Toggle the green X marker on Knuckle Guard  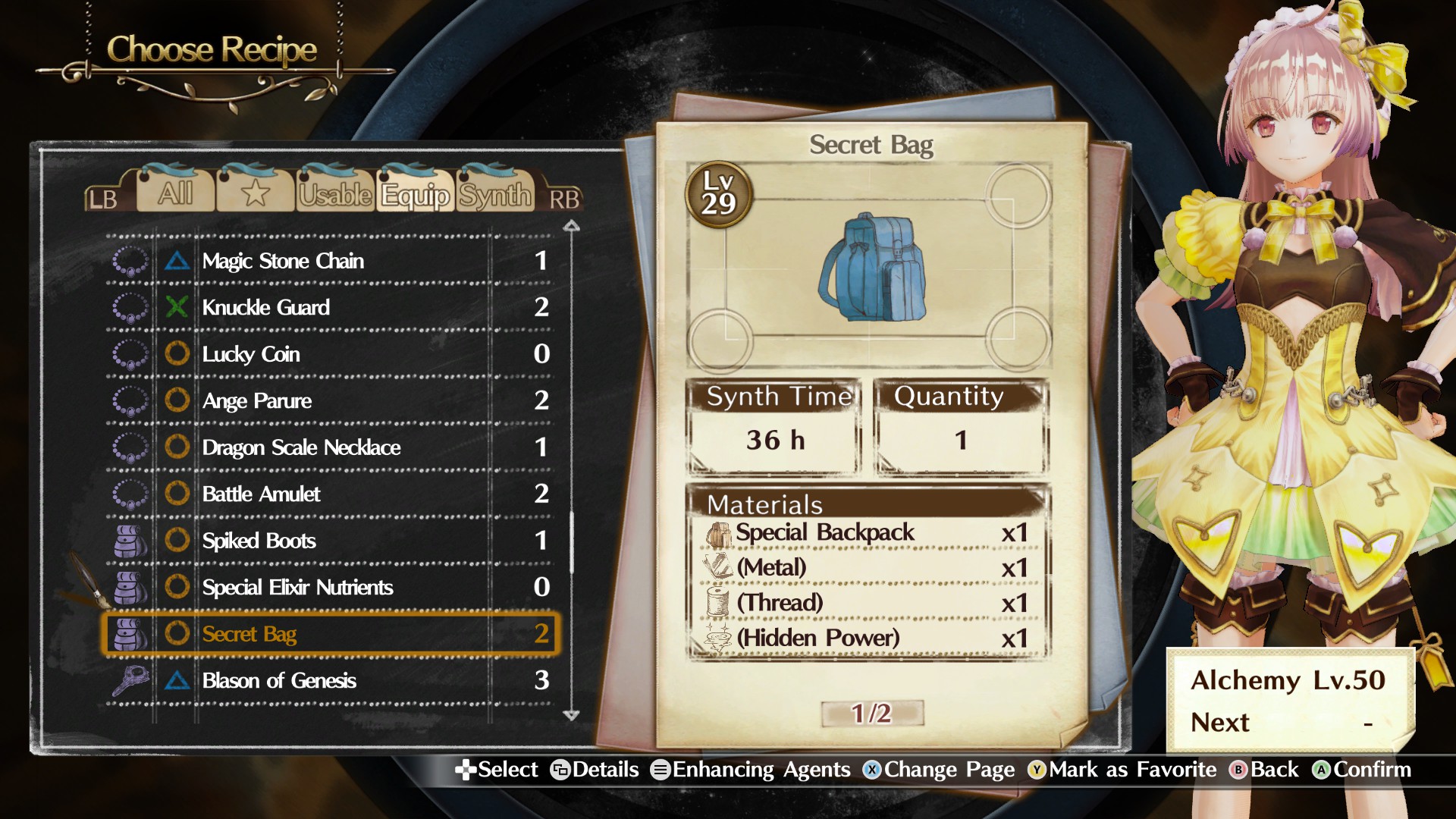tap(177, 307)
